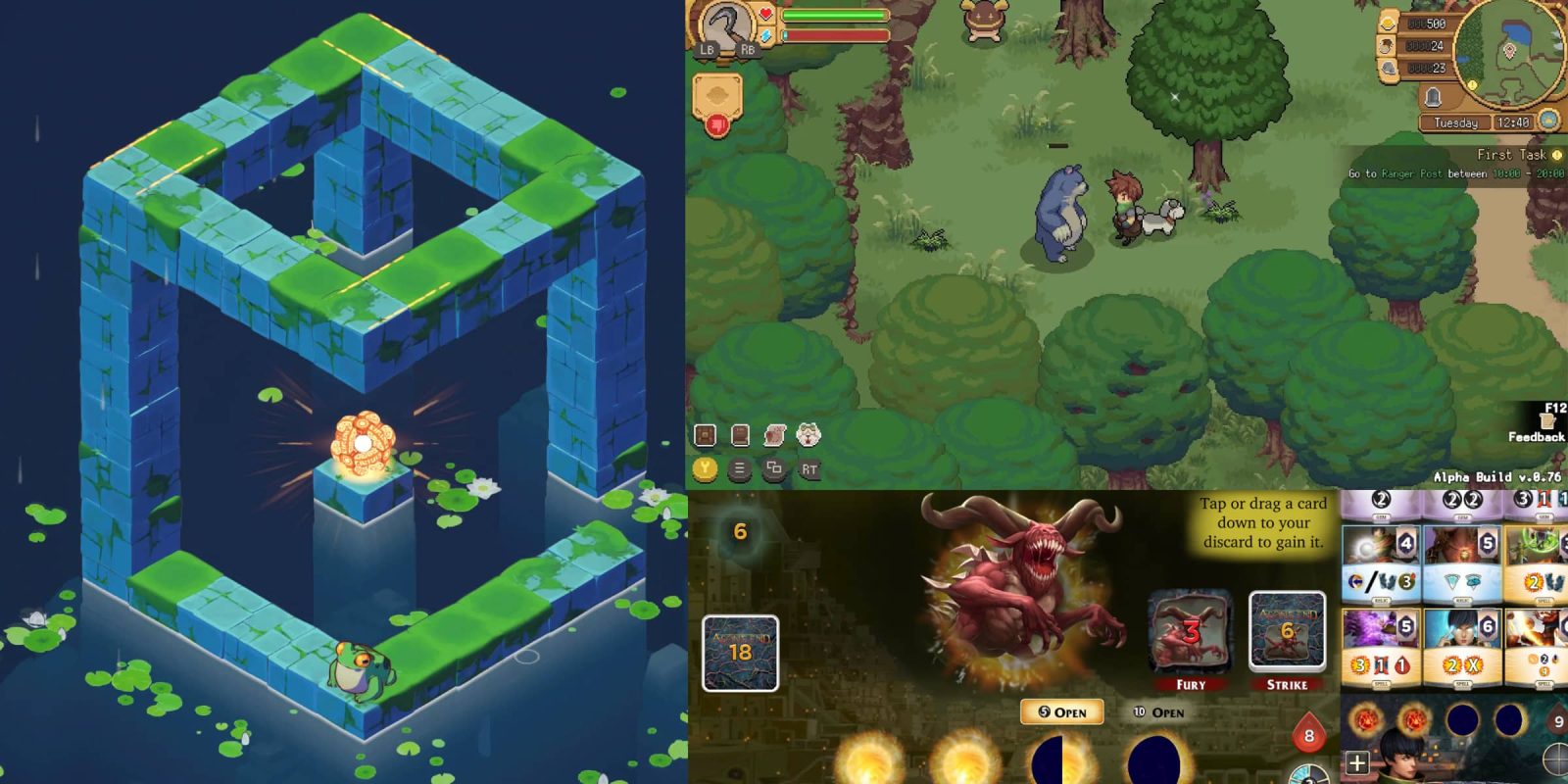Toggle the window-swap control next to RT

(x=773, y=468)
